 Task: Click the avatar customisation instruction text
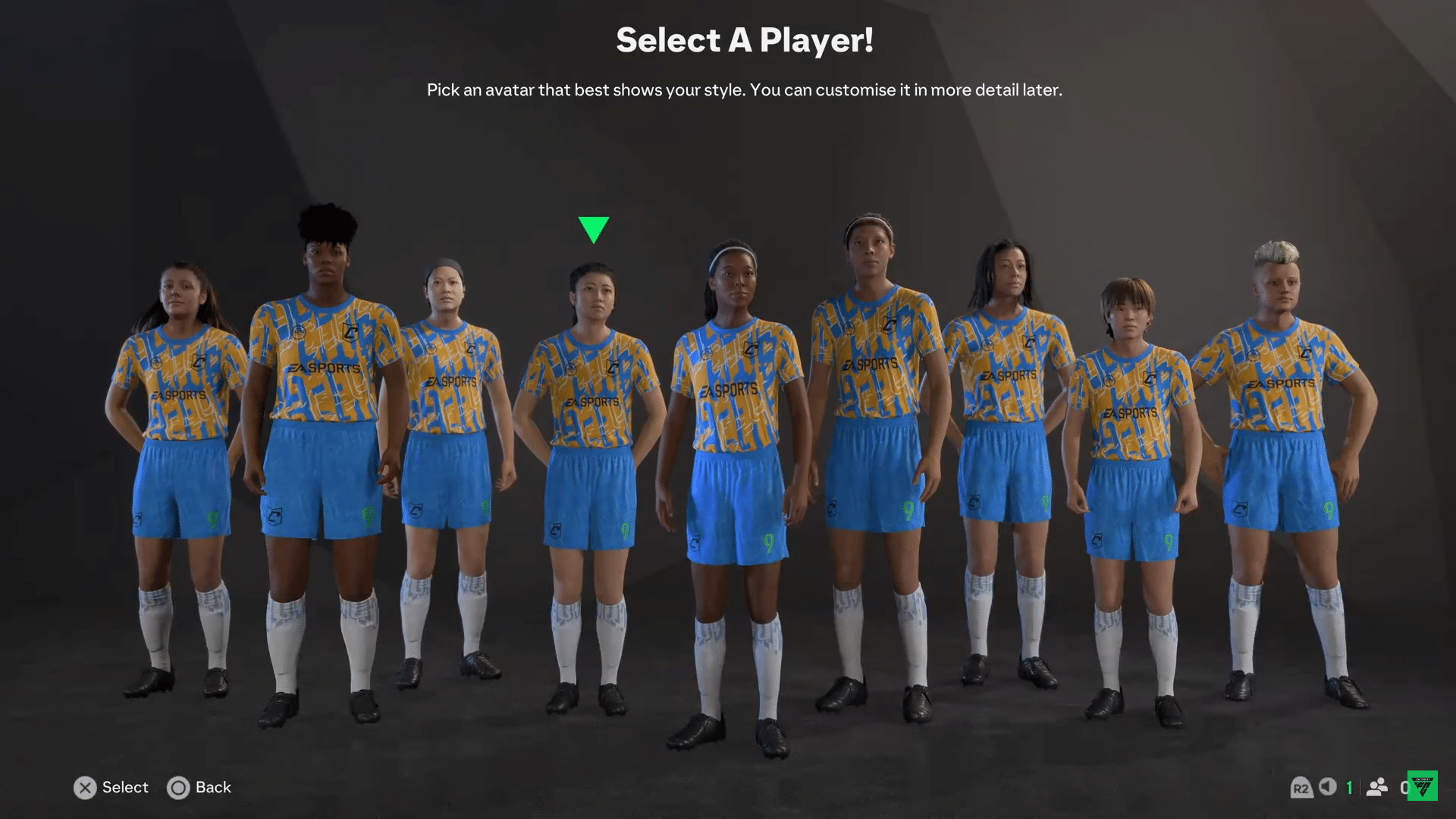[x=745, y=89]
